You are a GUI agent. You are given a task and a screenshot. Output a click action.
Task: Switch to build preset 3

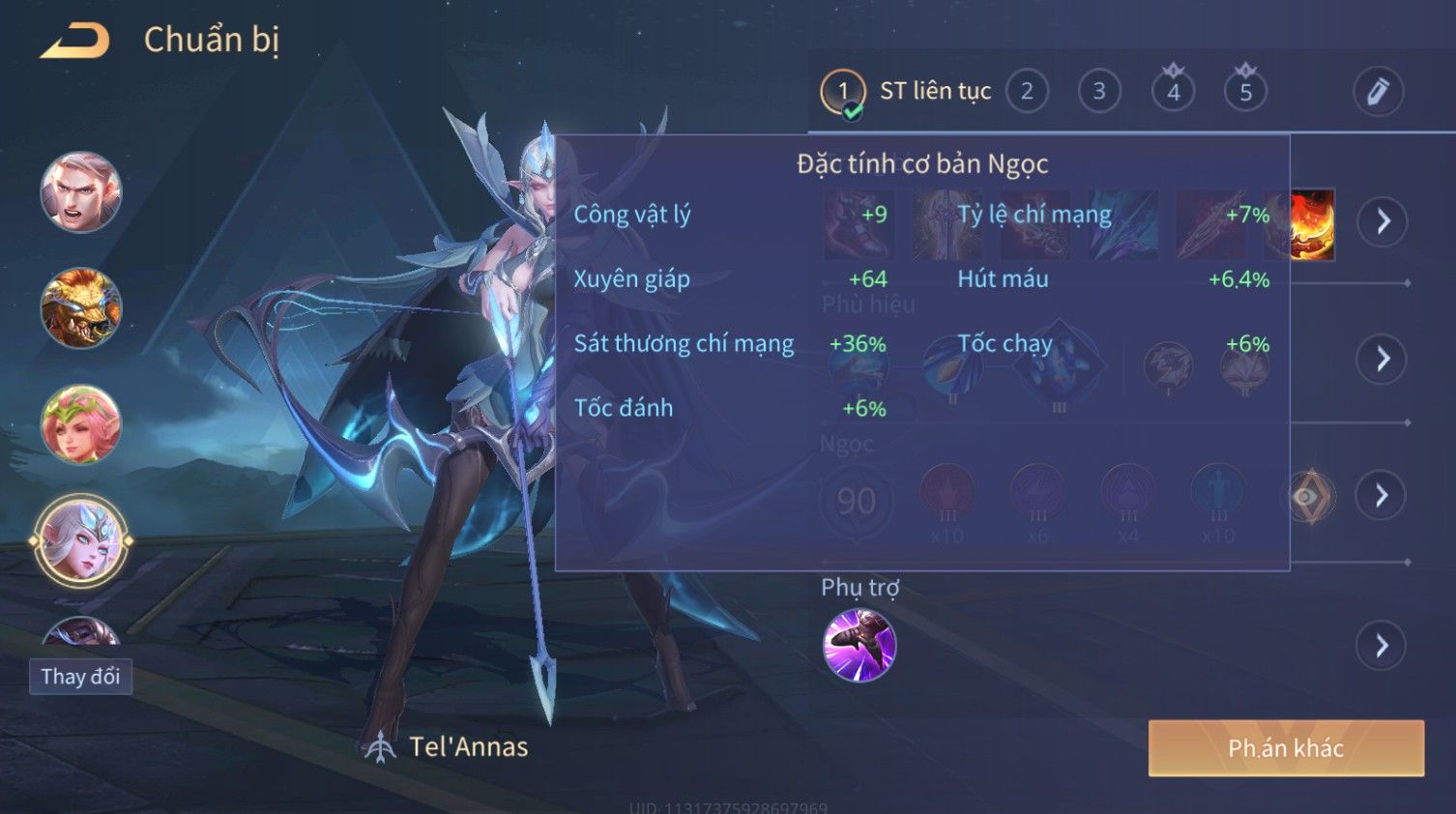point(1099,92)
